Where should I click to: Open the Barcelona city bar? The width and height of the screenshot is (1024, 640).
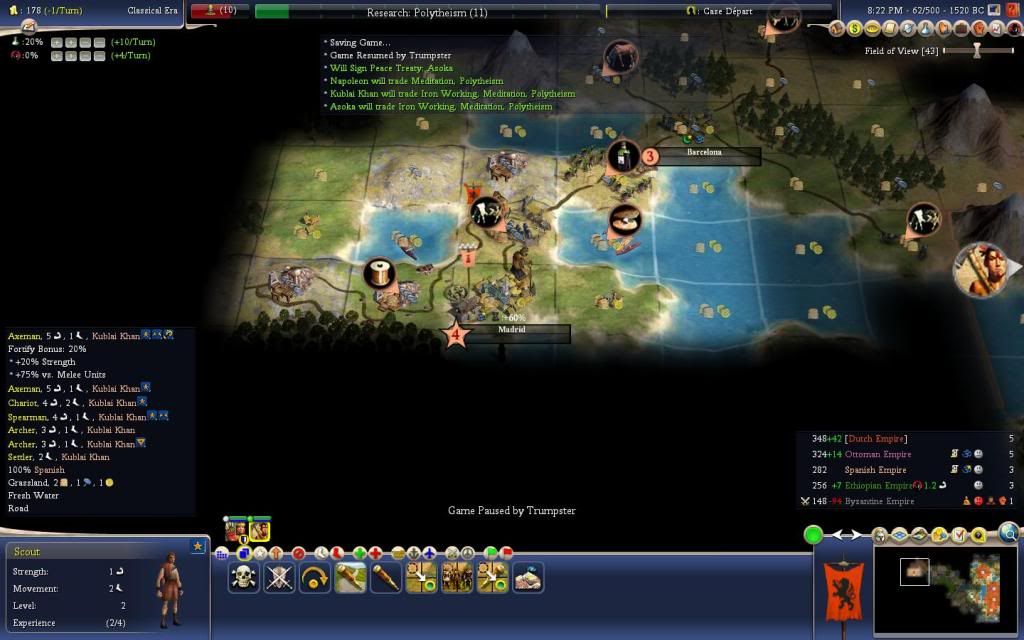(x=704, y=155)
